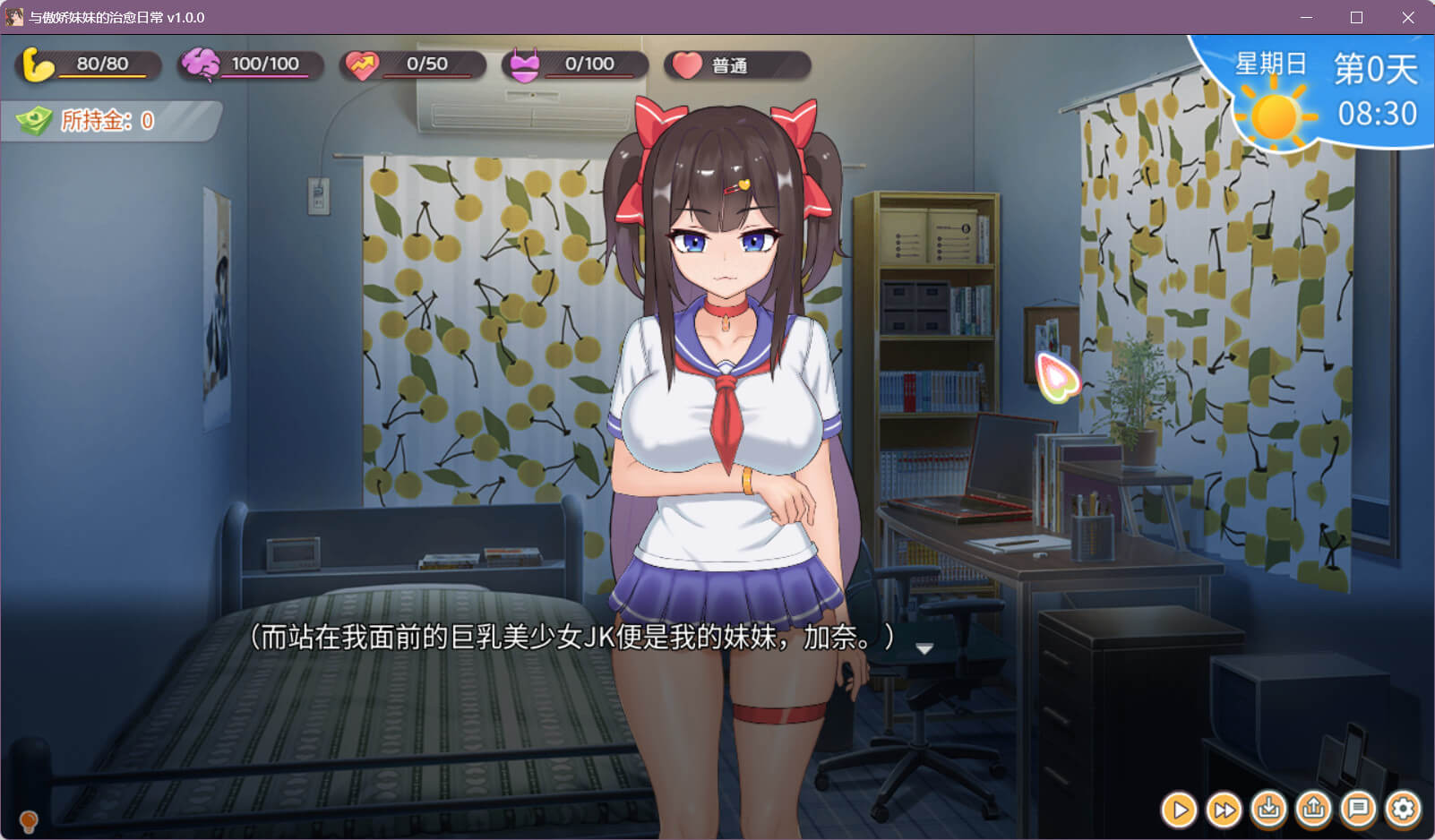Open the load game menu
Viewport: 1435px width, 840px height.
pos(1313,810)
